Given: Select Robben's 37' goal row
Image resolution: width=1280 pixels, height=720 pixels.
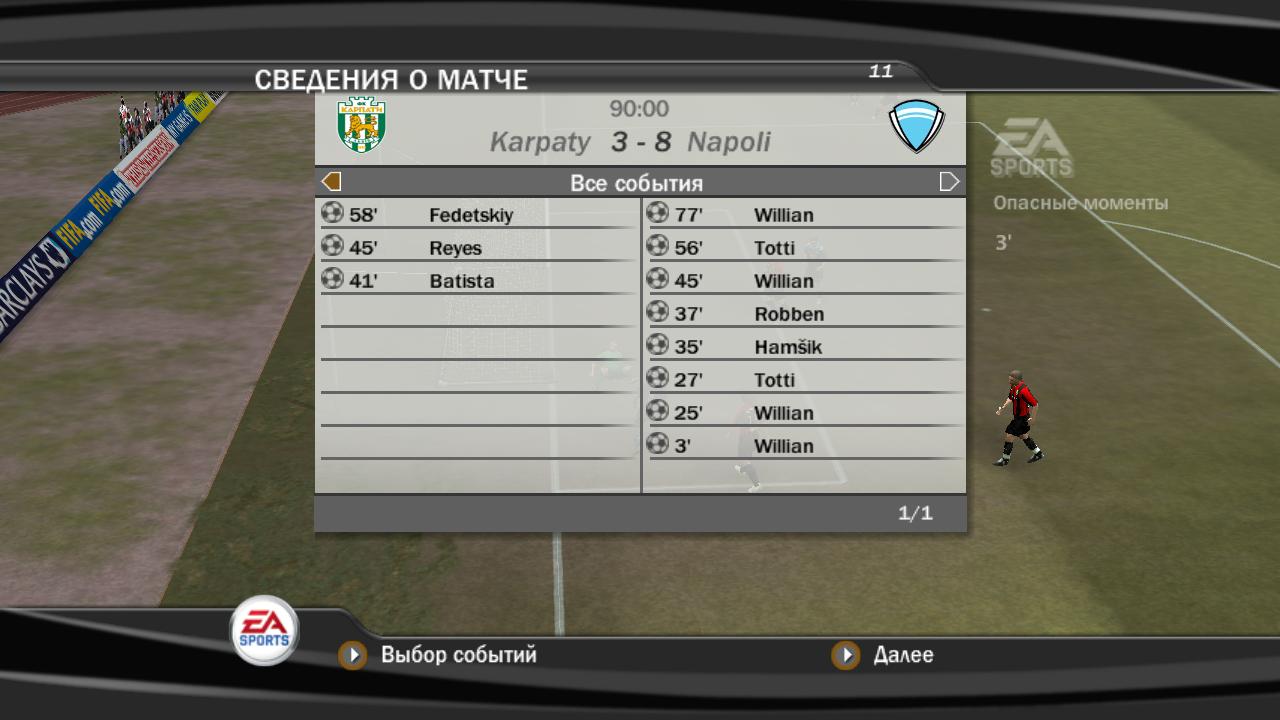Looking at the screenshot, I should [803, 314].
